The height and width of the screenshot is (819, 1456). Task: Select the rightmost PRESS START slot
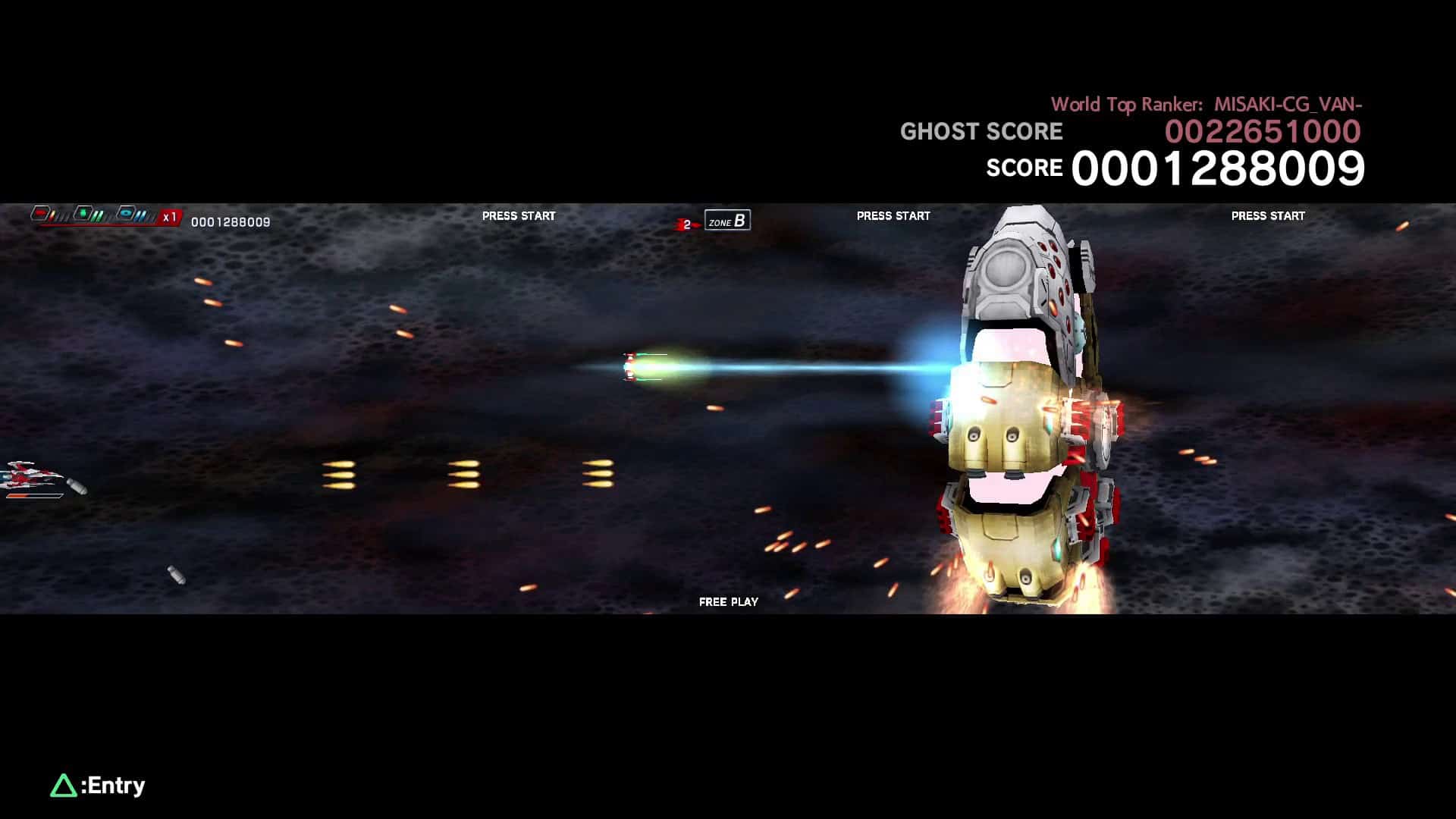(x=1268, y=215)
